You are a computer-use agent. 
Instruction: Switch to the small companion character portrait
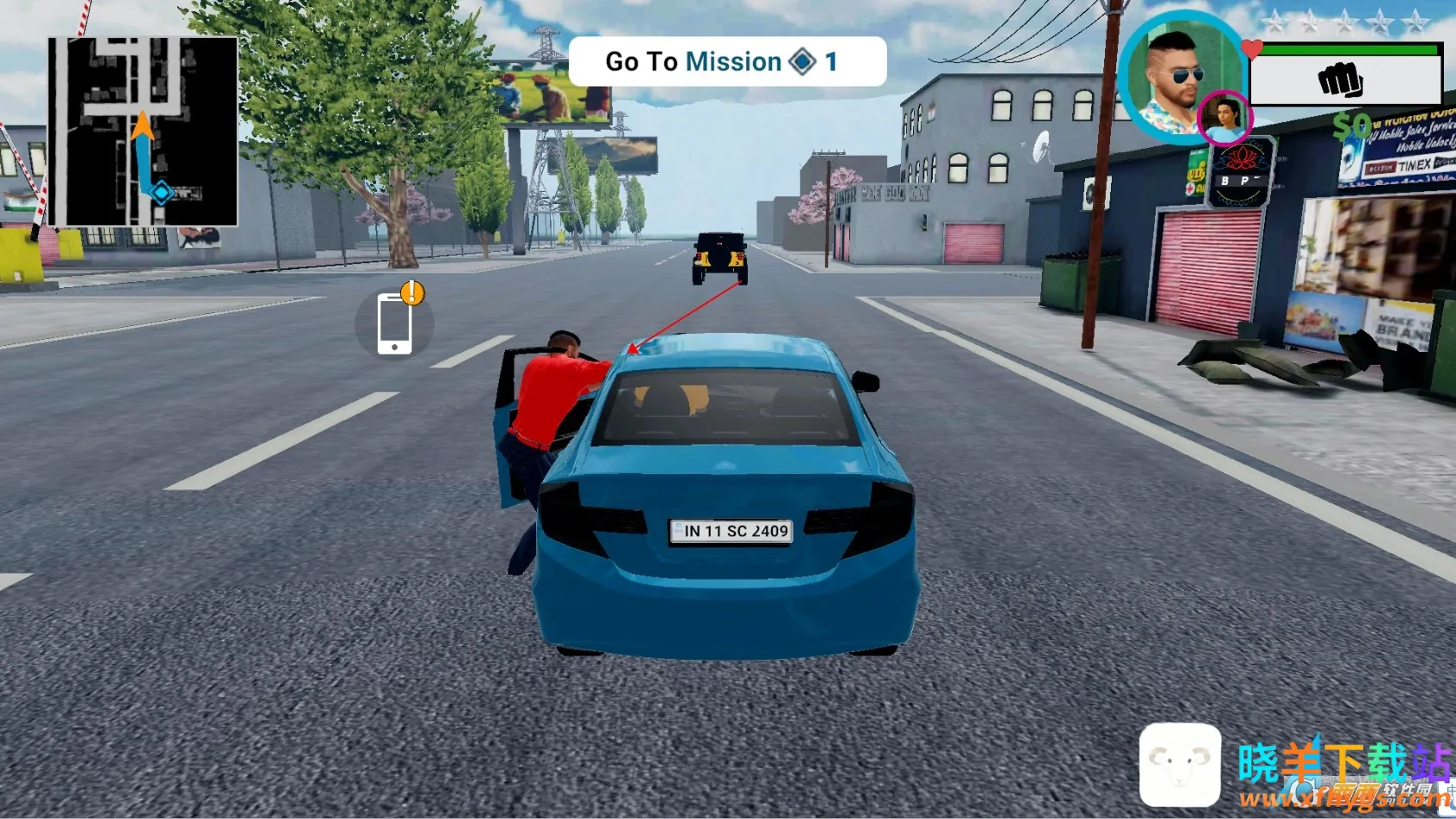tap(1225, 119)
